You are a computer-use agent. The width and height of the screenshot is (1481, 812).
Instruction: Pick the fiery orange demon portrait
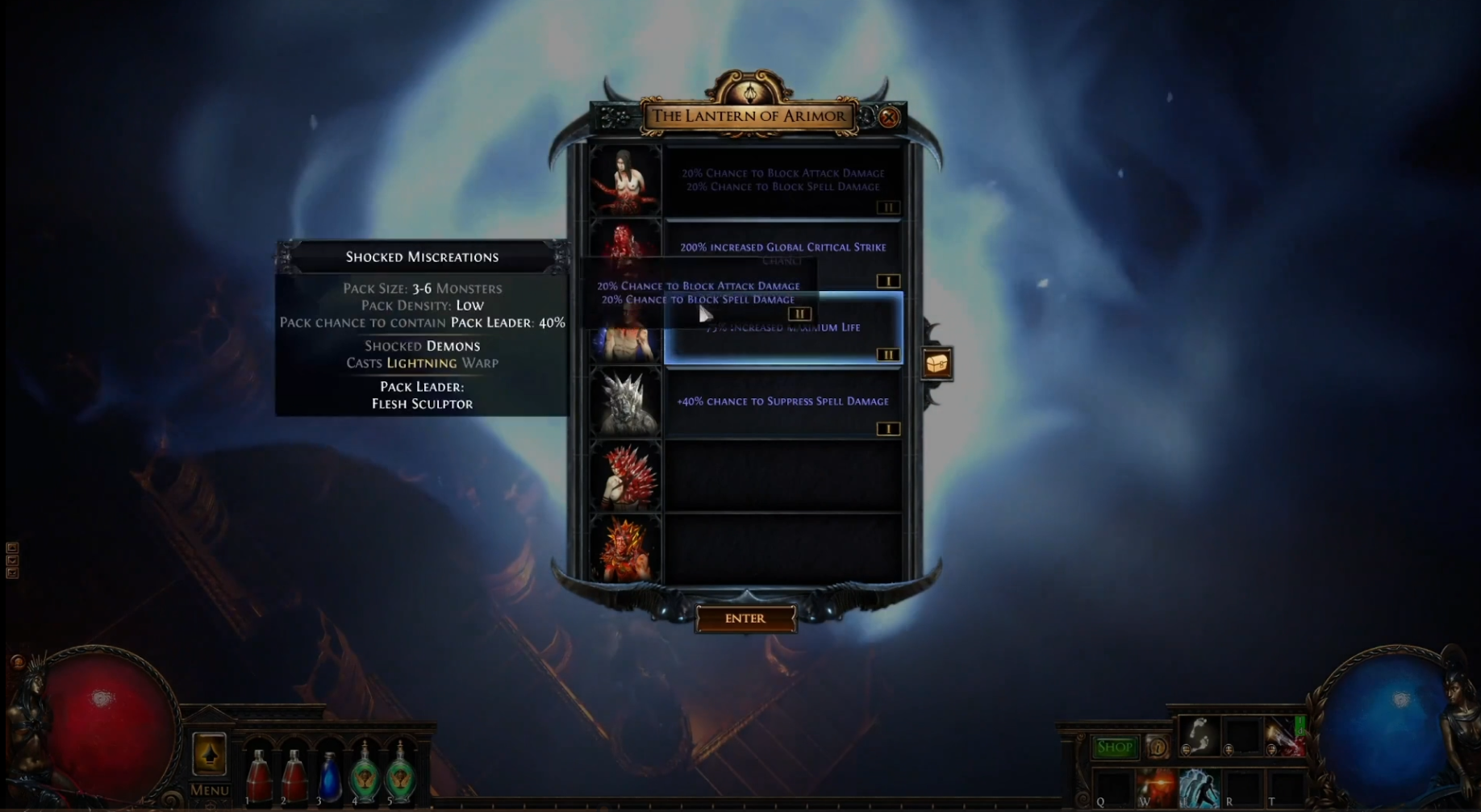click(x=625, y=550)
